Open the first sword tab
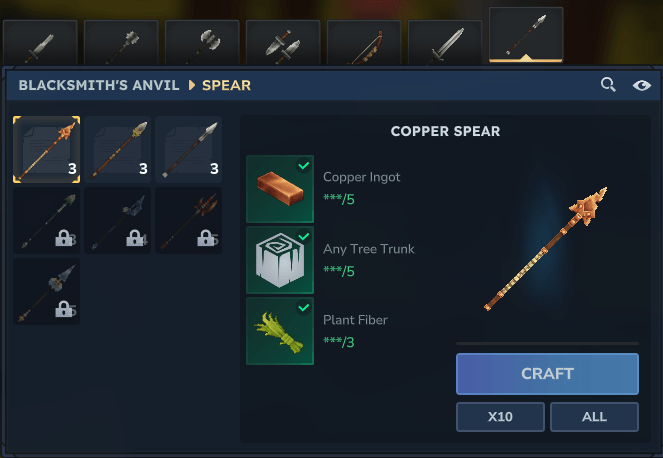The width and height of the screenshot is (663, 458). (40, 44)
